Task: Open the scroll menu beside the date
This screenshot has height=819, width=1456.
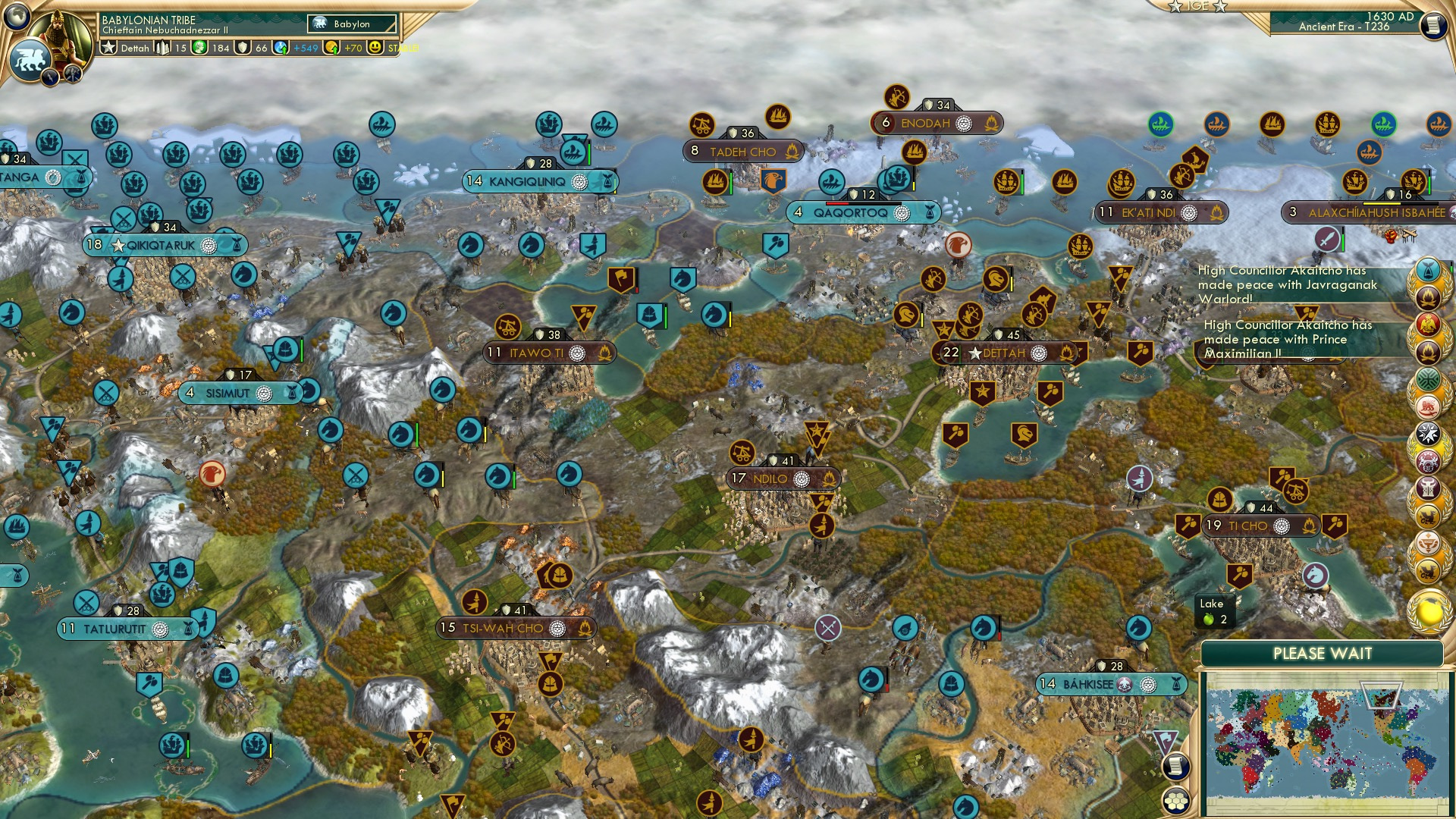Action: (x=1432, y=24)
